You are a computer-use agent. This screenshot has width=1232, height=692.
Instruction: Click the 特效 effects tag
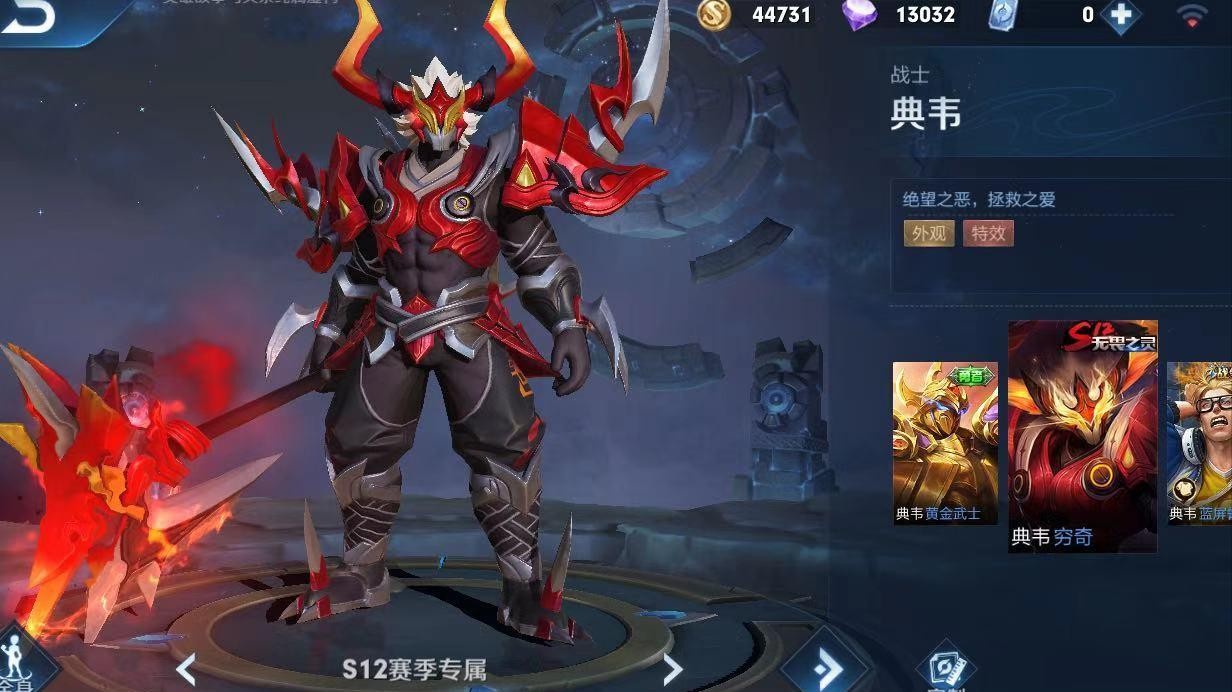[x=988, y=233]
